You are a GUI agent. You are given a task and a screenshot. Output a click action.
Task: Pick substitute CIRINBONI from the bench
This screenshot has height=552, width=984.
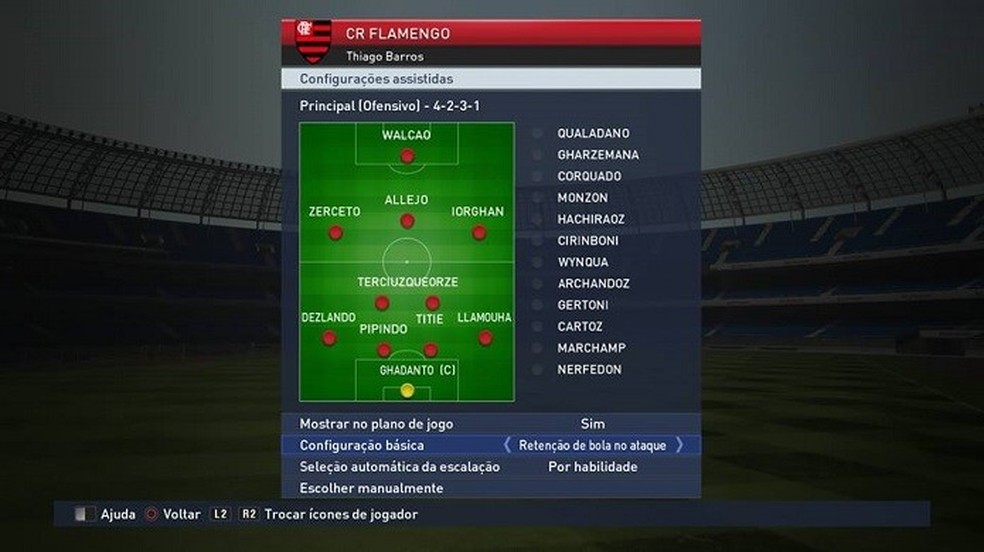(588, 241)
